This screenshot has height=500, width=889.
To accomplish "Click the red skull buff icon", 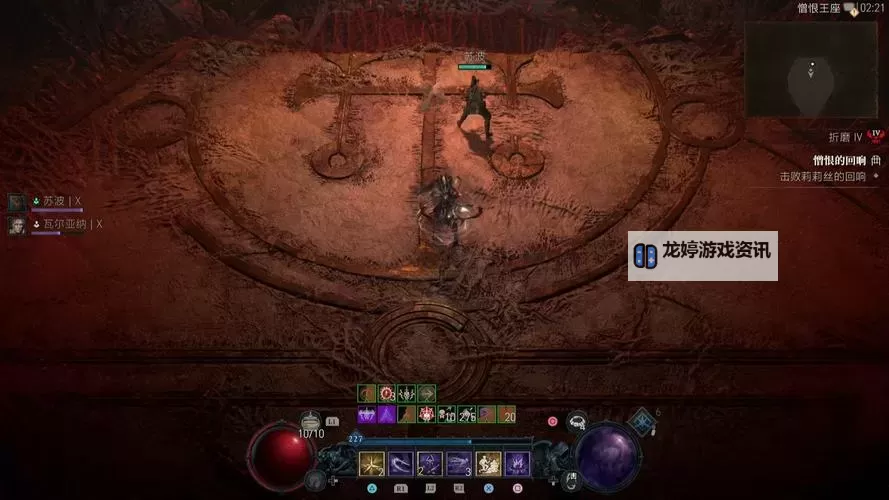I will [426, 415].
